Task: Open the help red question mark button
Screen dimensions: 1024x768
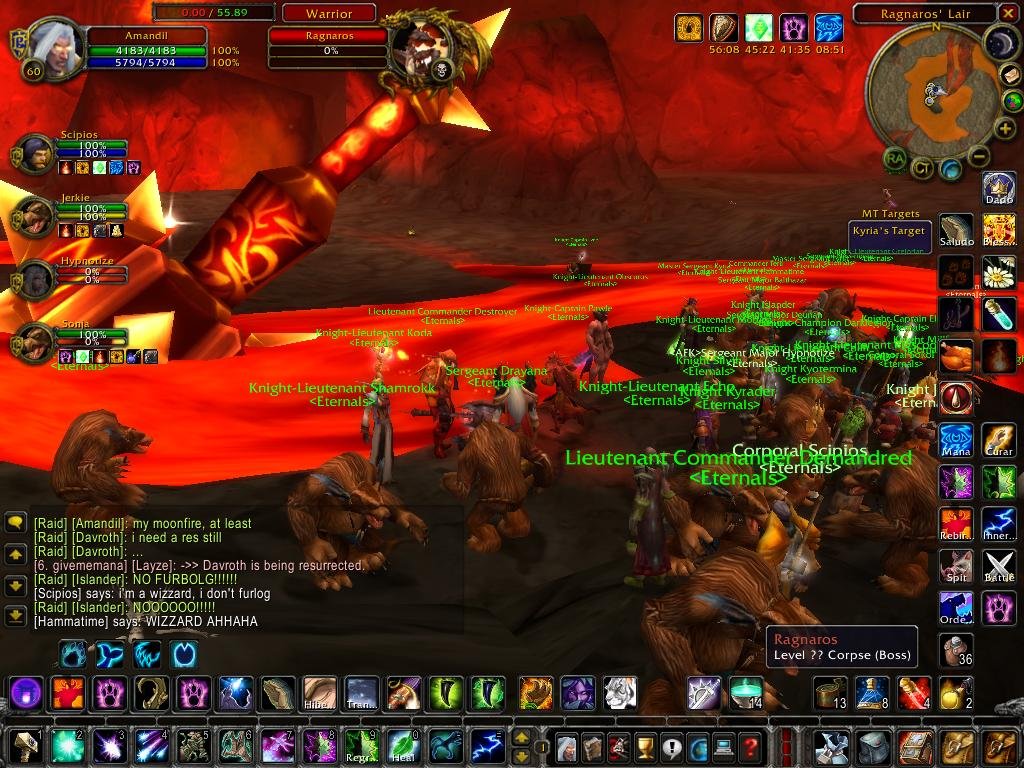Action: [x=750, y=746]
